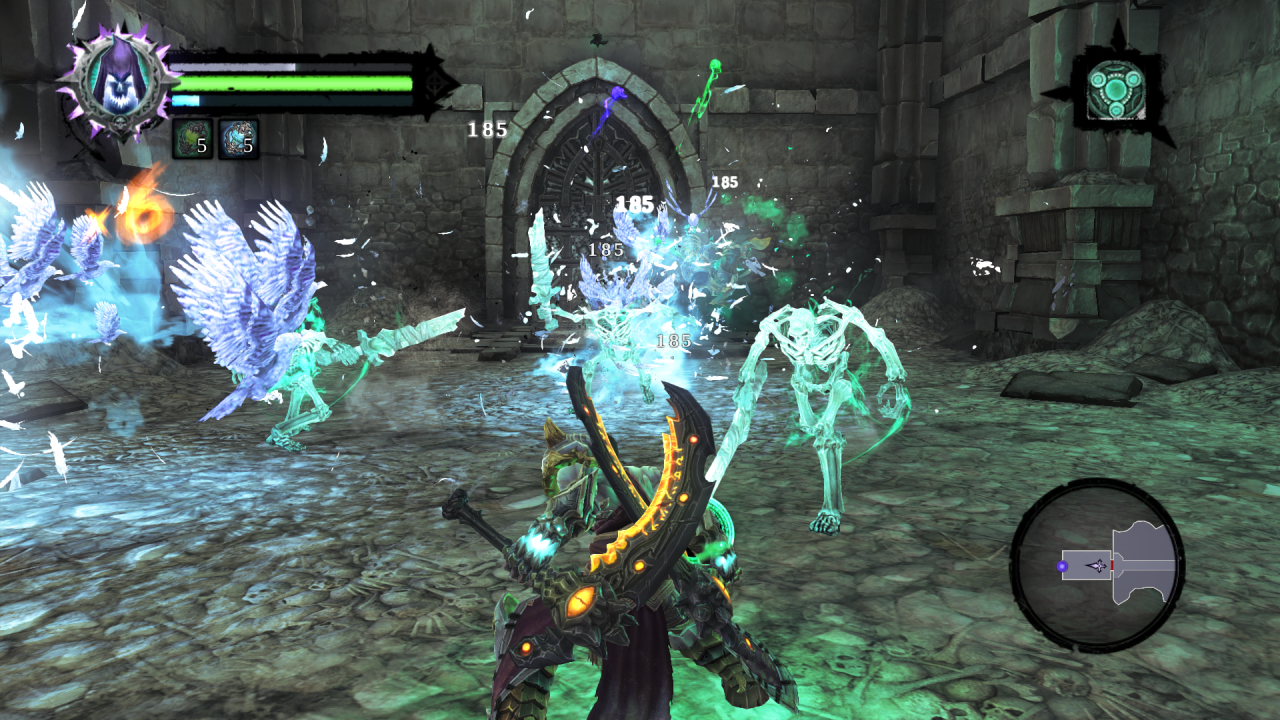The height and width of the screenshot is (720, 1280).
Task: Click the purple objective marker on minimap
Action: 1062,567
